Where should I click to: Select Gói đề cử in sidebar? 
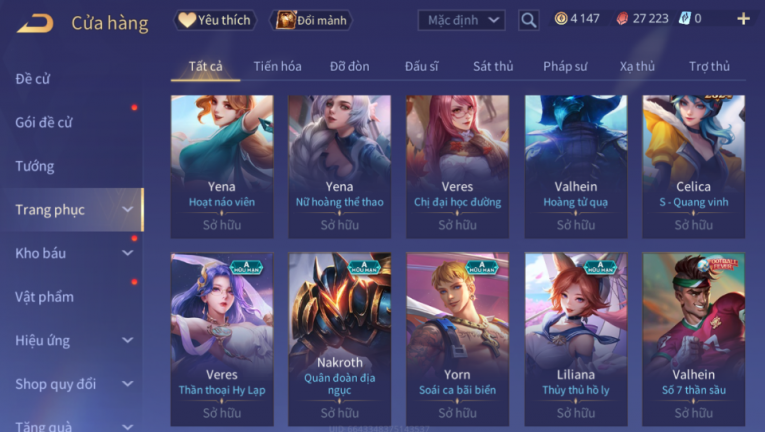point(44,122)
